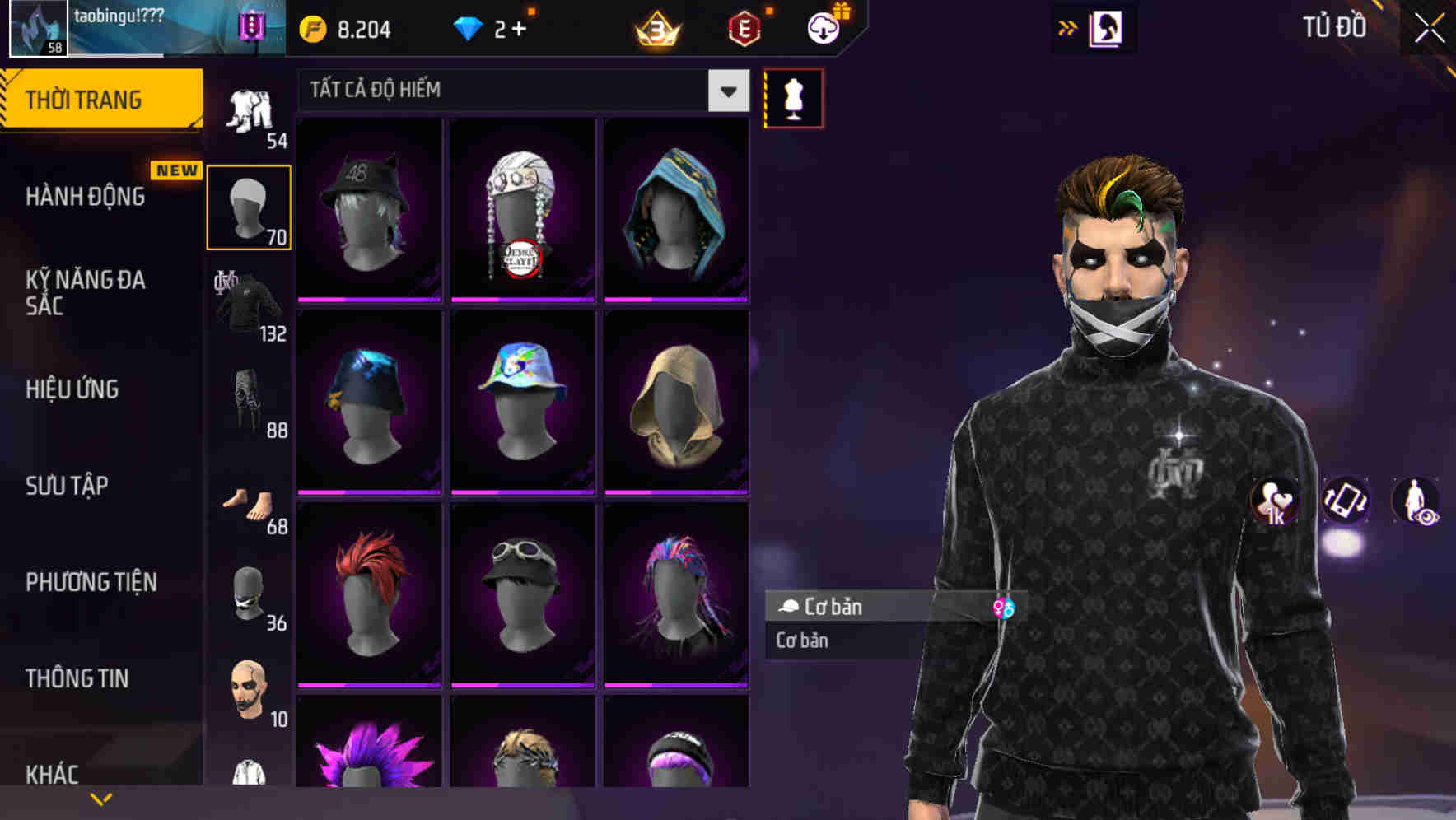1456x820 pixels.
Task: Open the shoes category with 68 items
Action: 247,502
